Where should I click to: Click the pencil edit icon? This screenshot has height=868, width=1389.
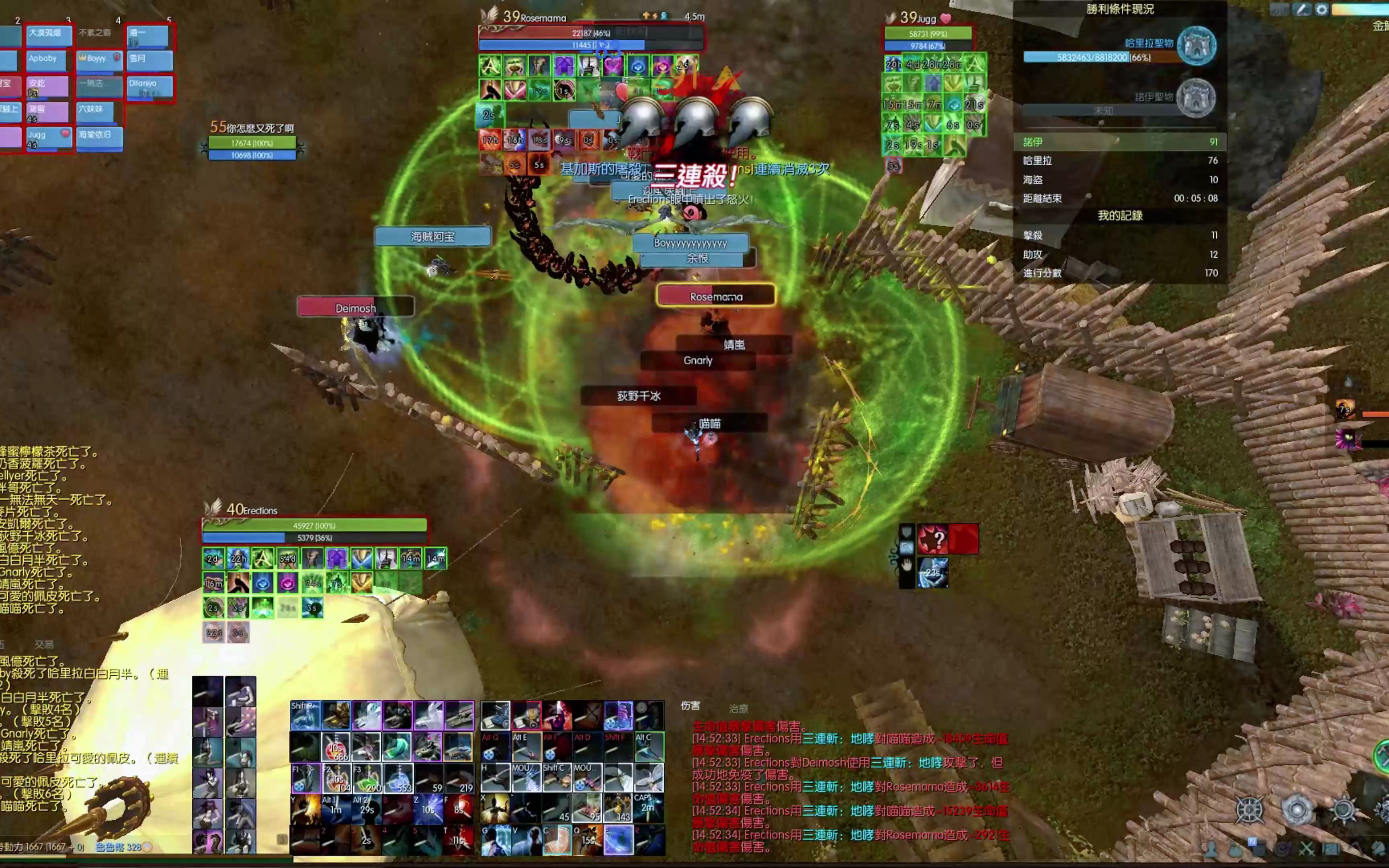(x=1302, y=10)
